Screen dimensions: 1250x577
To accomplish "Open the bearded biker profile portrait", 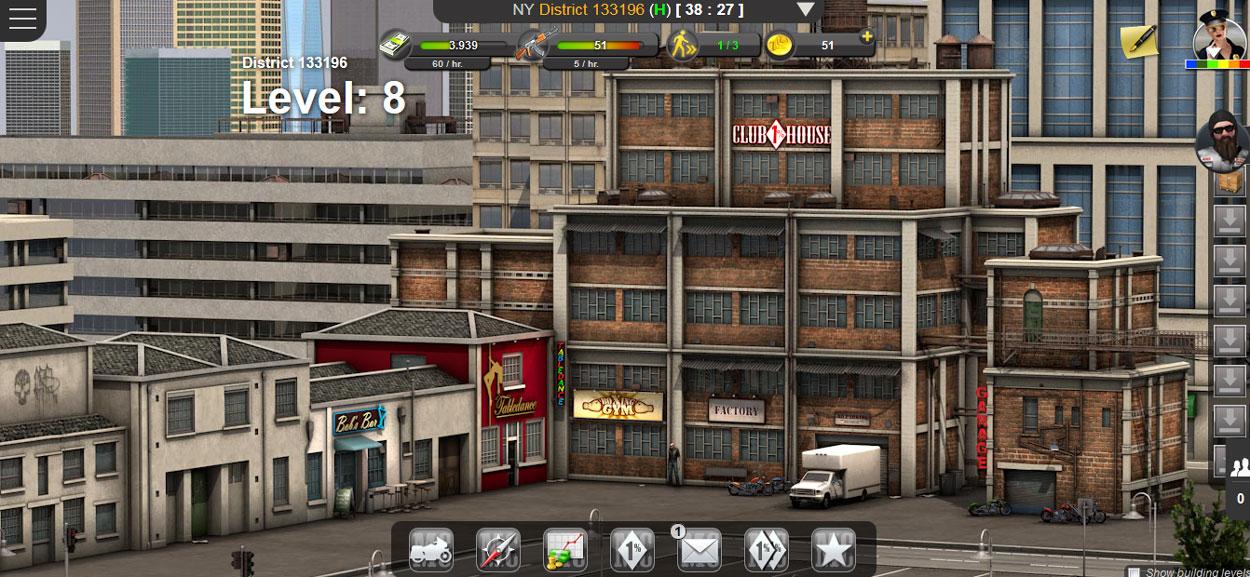I will click(x=1222, y=142).
